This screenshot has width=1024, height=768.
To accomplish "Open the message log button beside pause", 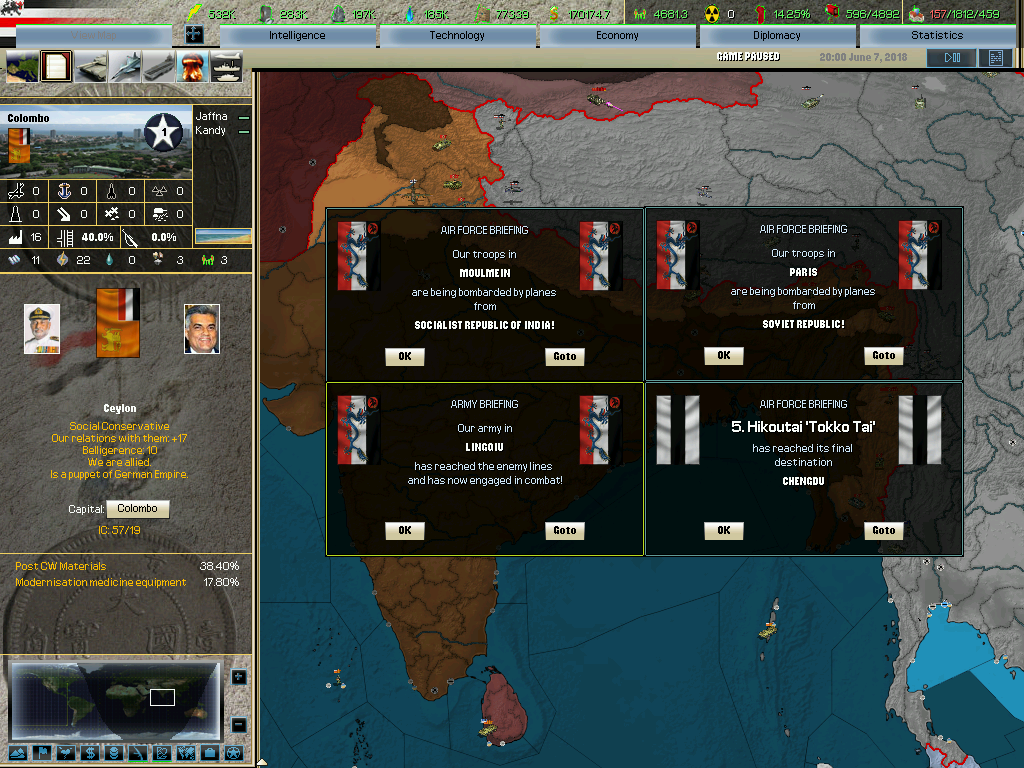I will click(995, 58).
